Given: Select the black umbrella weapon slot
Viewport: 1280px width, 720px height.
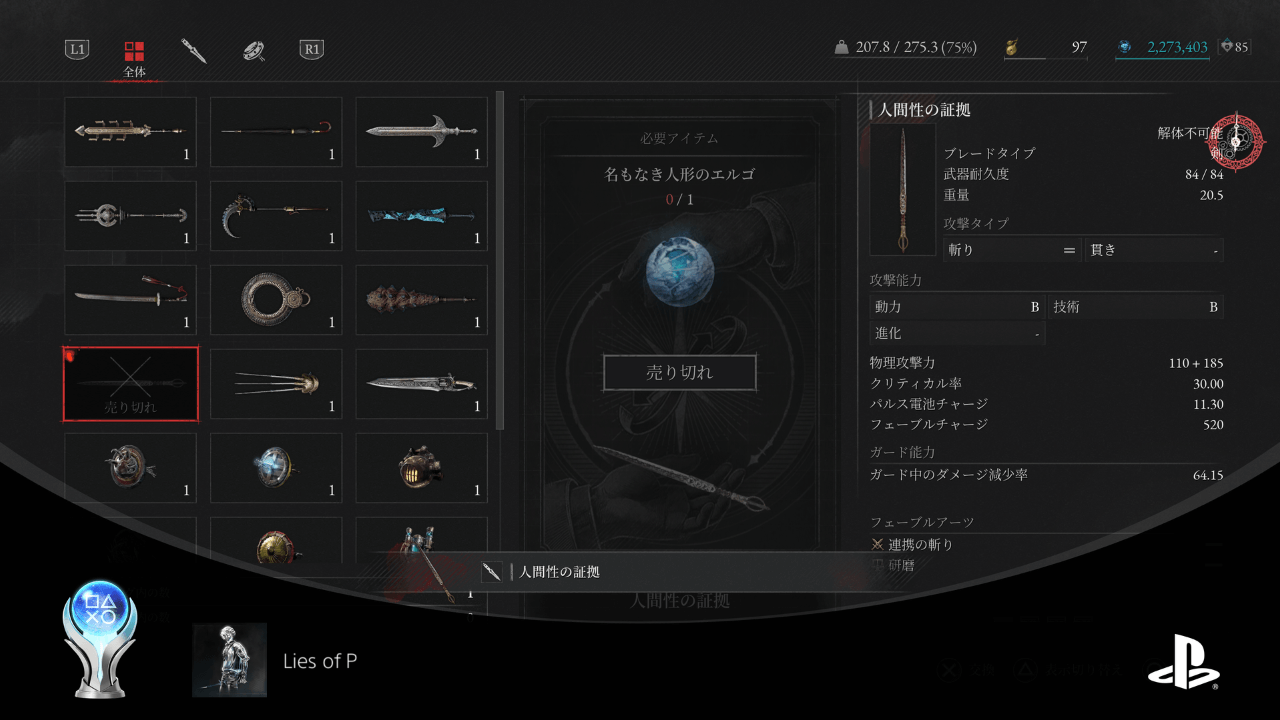Looking at the screenshot, I should (276, 132).
